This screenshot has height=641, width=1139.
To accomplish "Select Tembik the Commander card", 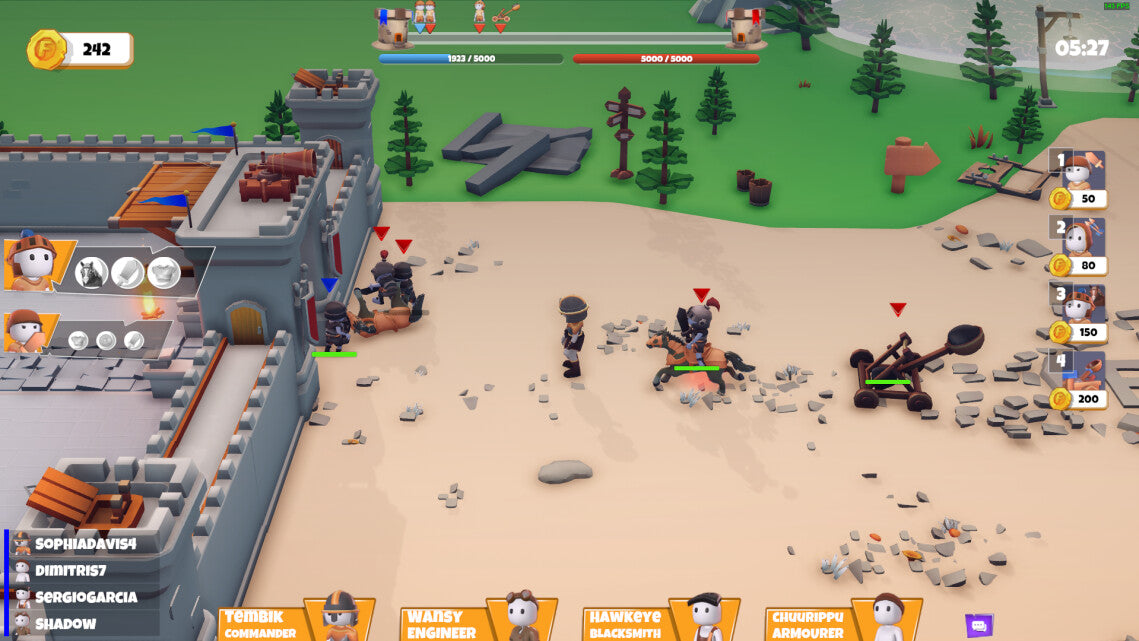I will (296, 620).
